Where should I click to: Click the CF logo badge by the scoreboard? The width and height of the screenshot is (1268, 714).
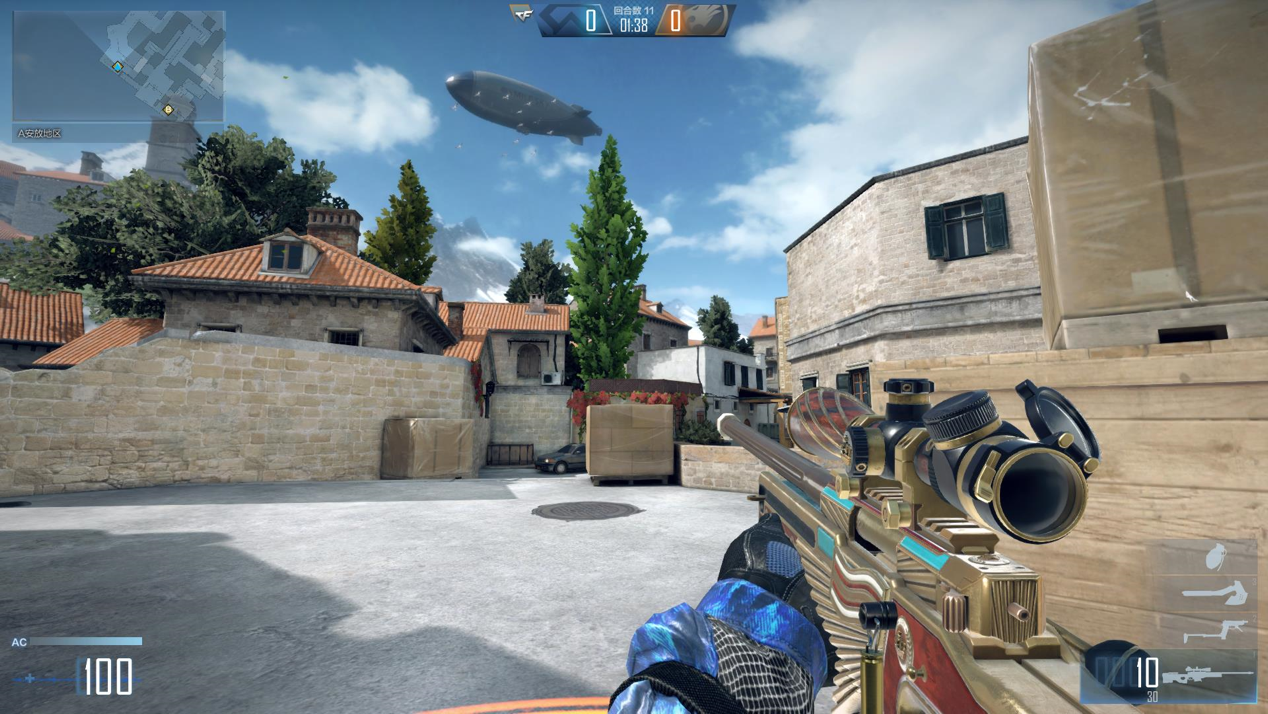pos(521,13)
